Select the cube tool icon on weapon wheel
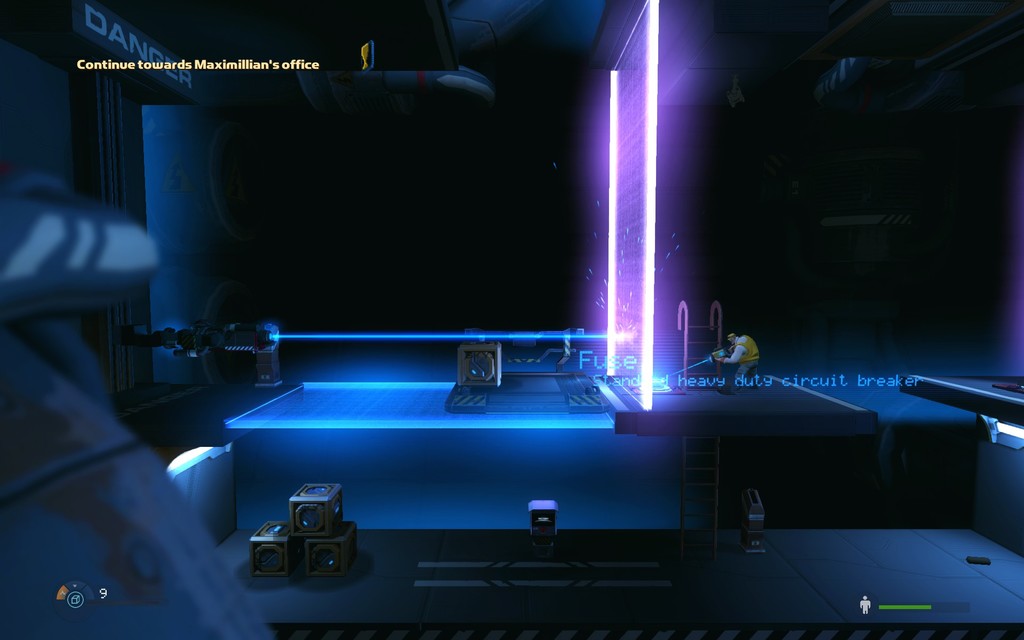 pyautogui.click(x=75, y=599)
